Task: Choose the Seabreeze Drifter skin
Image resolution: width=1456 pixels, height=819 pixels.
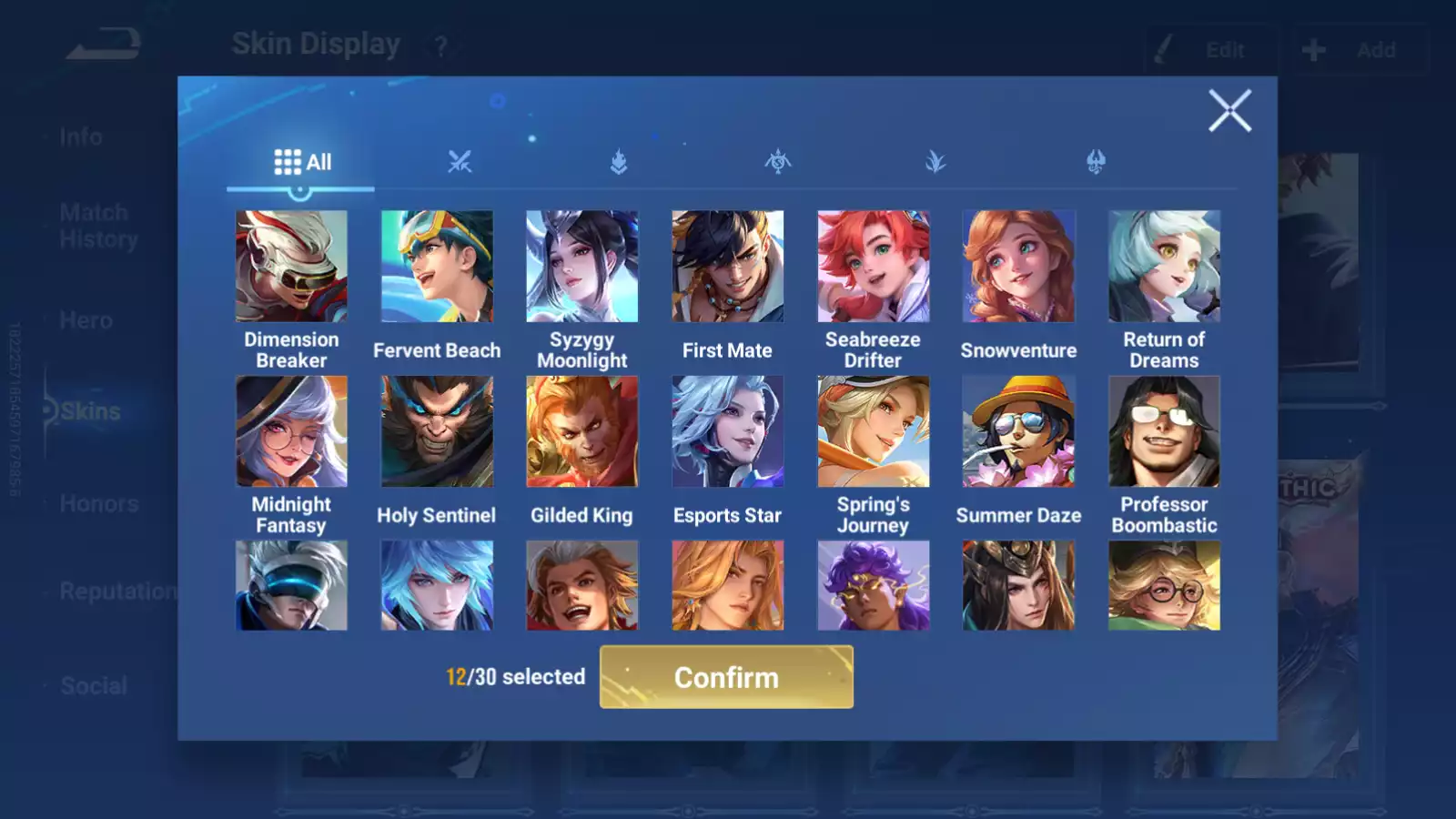Action: 873,267
